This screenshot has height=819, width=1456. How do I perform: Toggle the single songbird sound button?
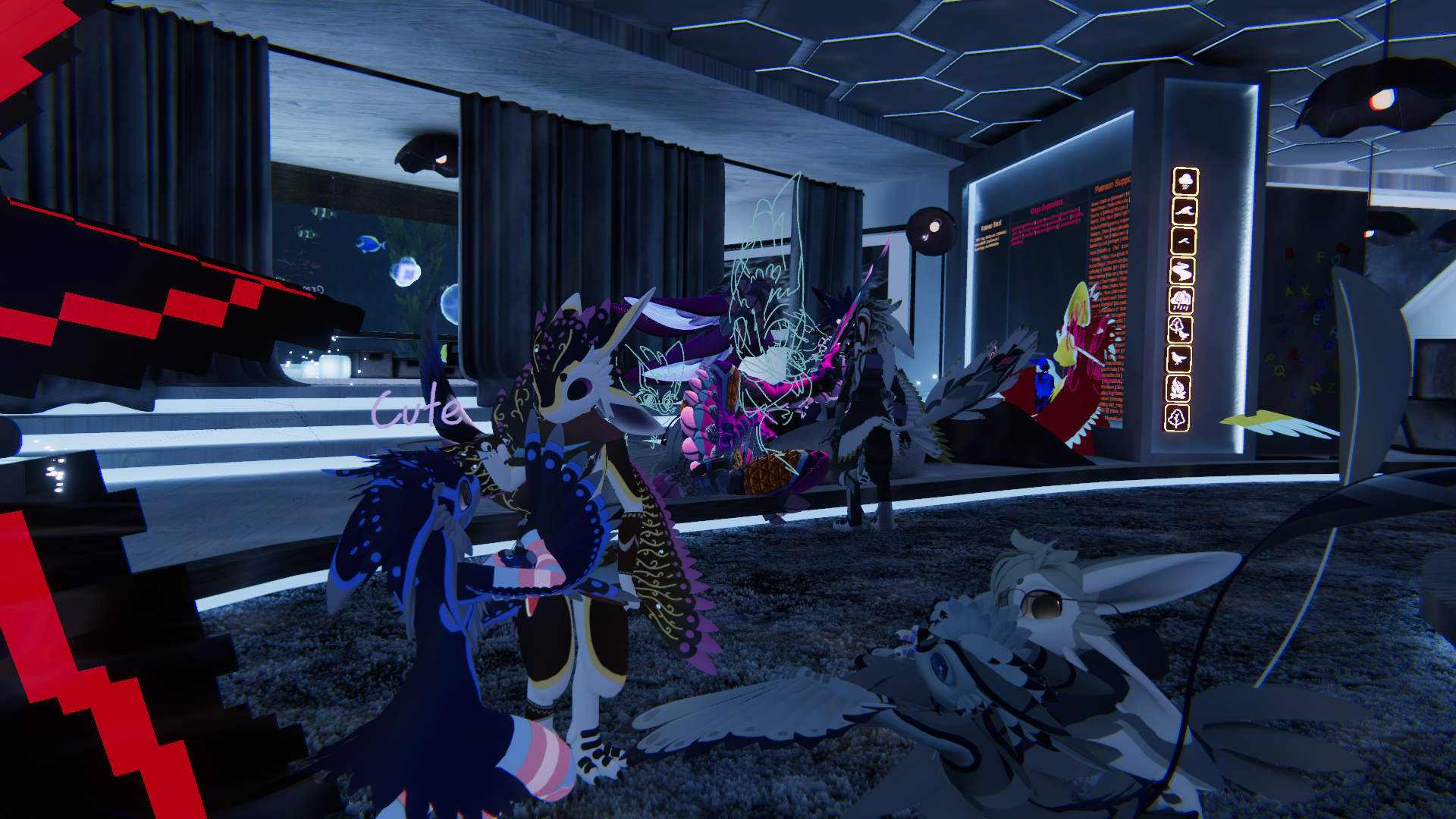tap(1179, 359)
